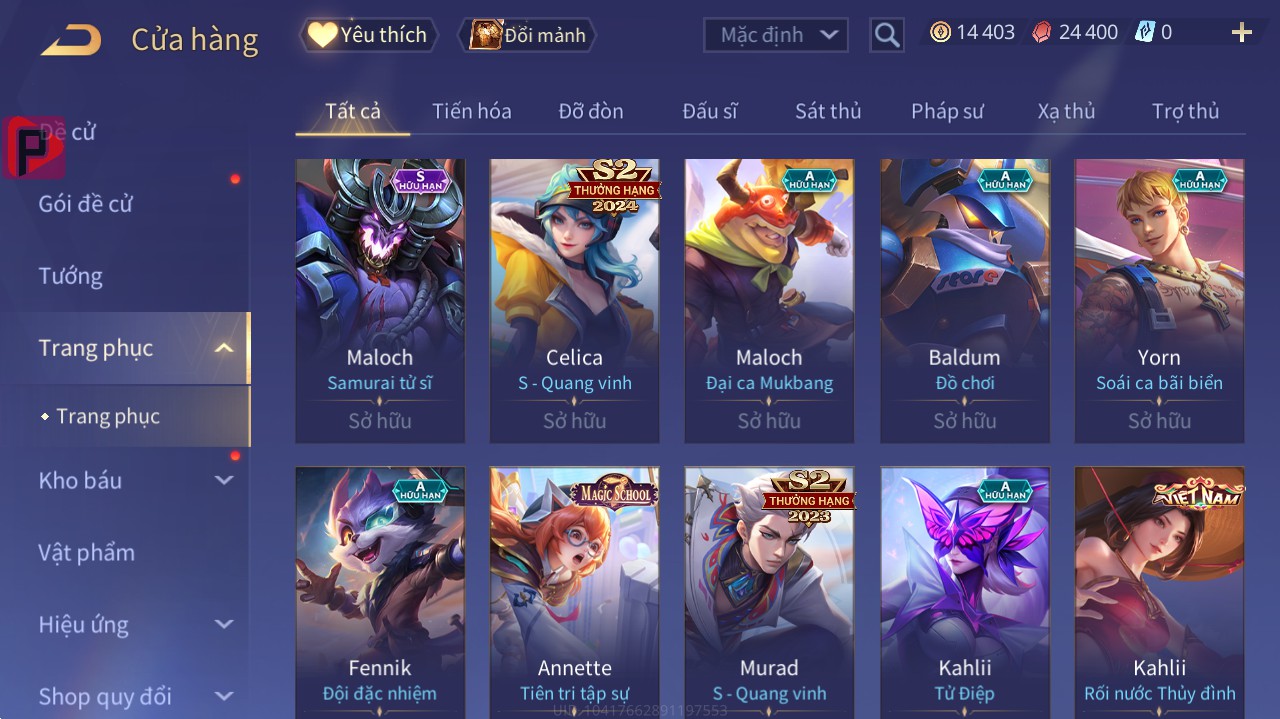This screenshot has height=719, width=1280.
Task: Filter skins by Sát thủ
Action: 827,111
